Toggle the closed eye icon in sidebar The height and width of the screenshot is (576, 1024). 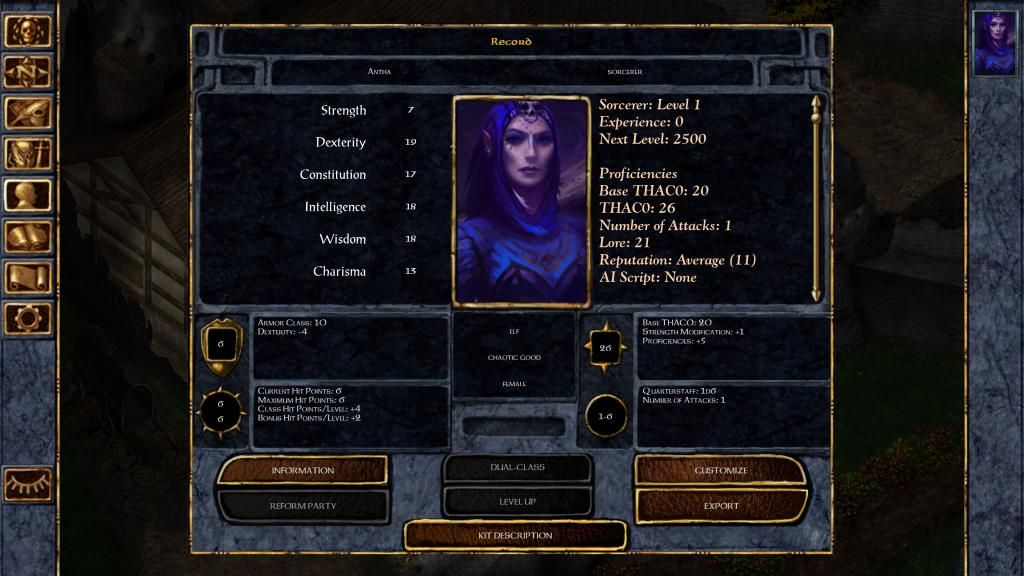click(28, 485)
